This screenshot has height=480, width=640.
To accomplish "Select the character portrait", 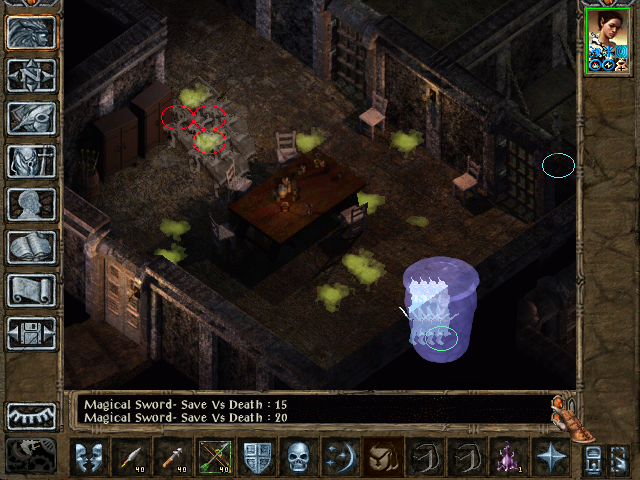I will click(607, 40).
